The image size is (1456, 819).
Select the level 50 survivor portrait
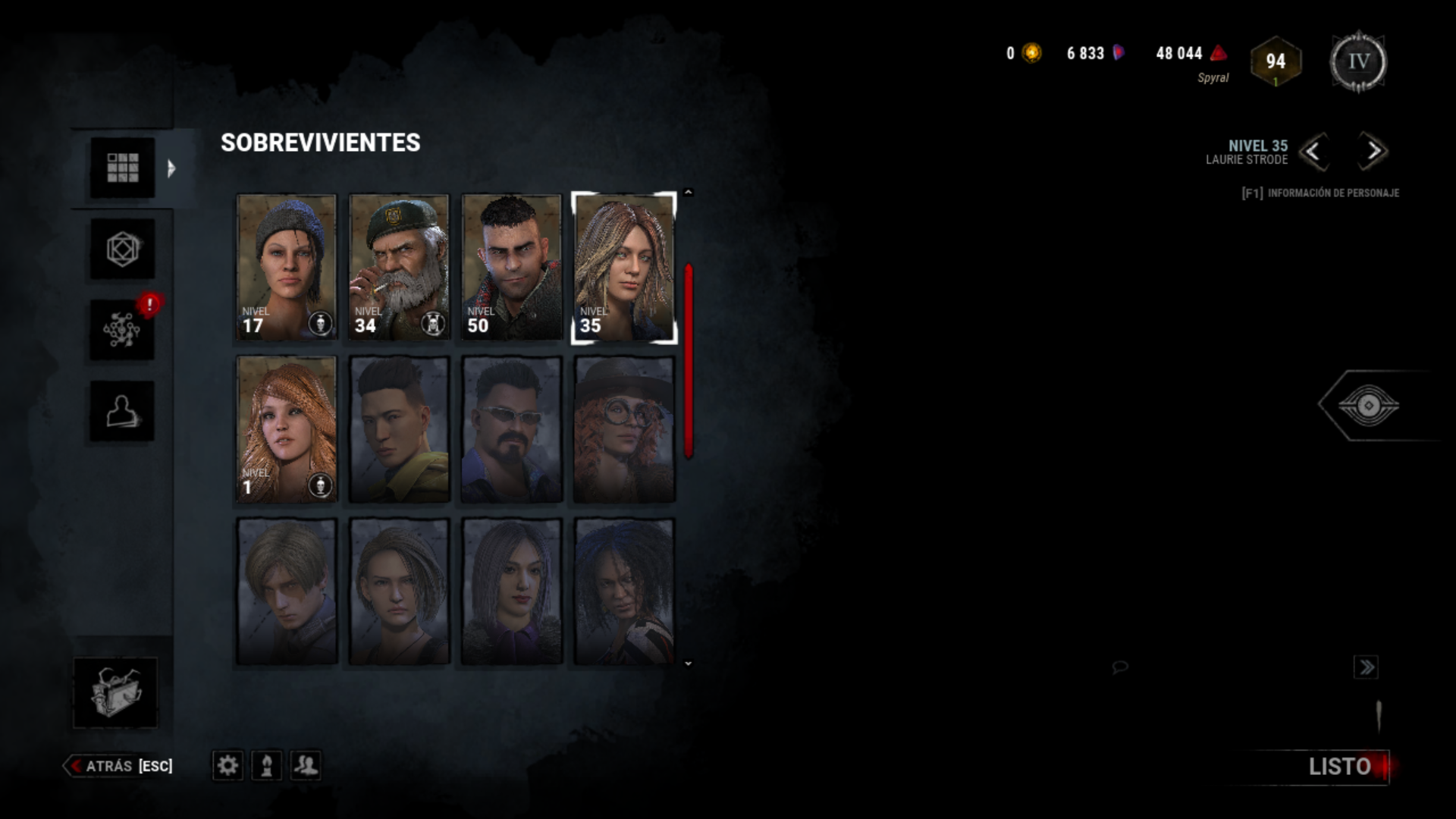point(510,267)
